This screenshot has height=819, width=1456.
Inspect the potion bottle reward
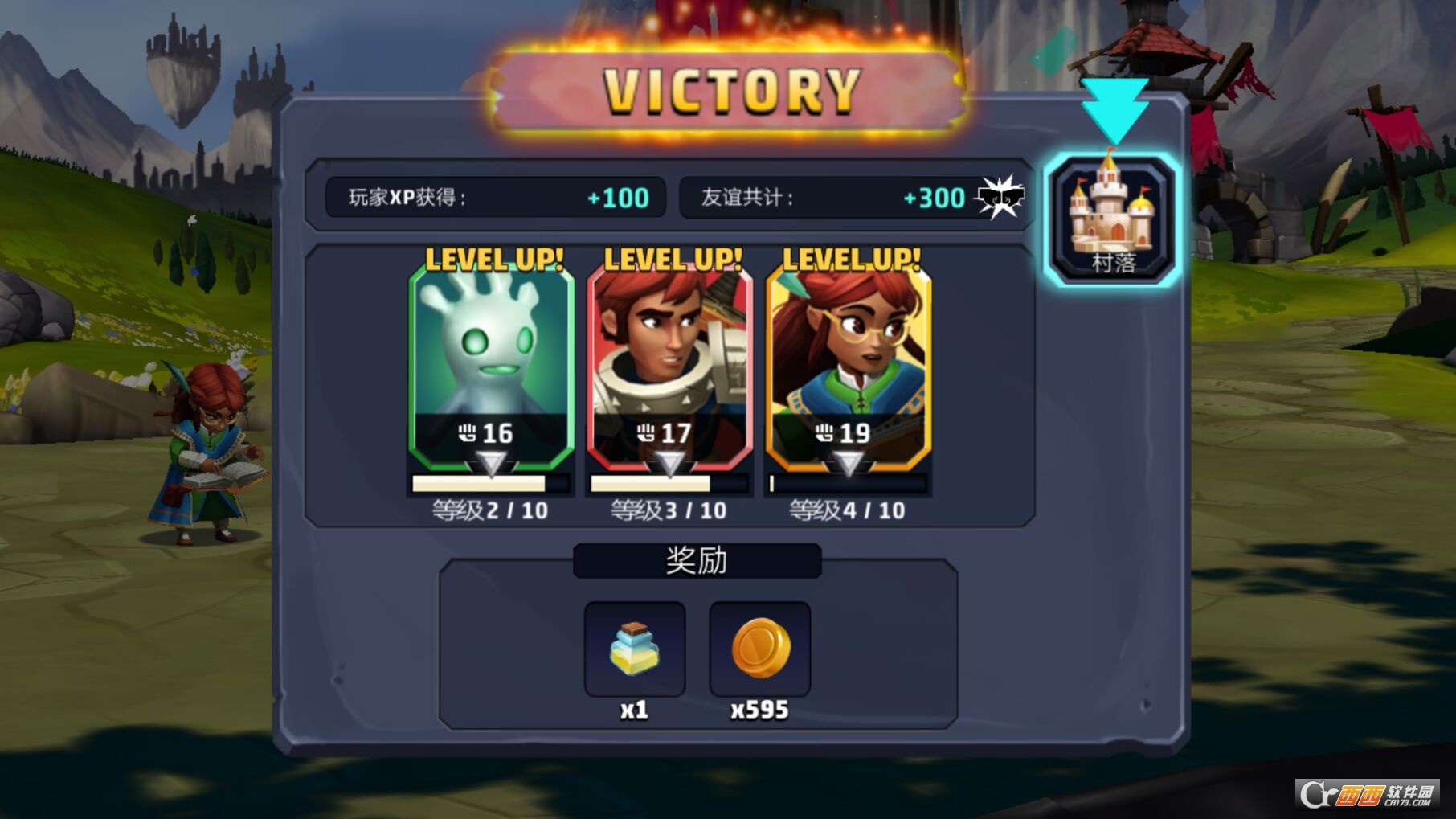635,649
